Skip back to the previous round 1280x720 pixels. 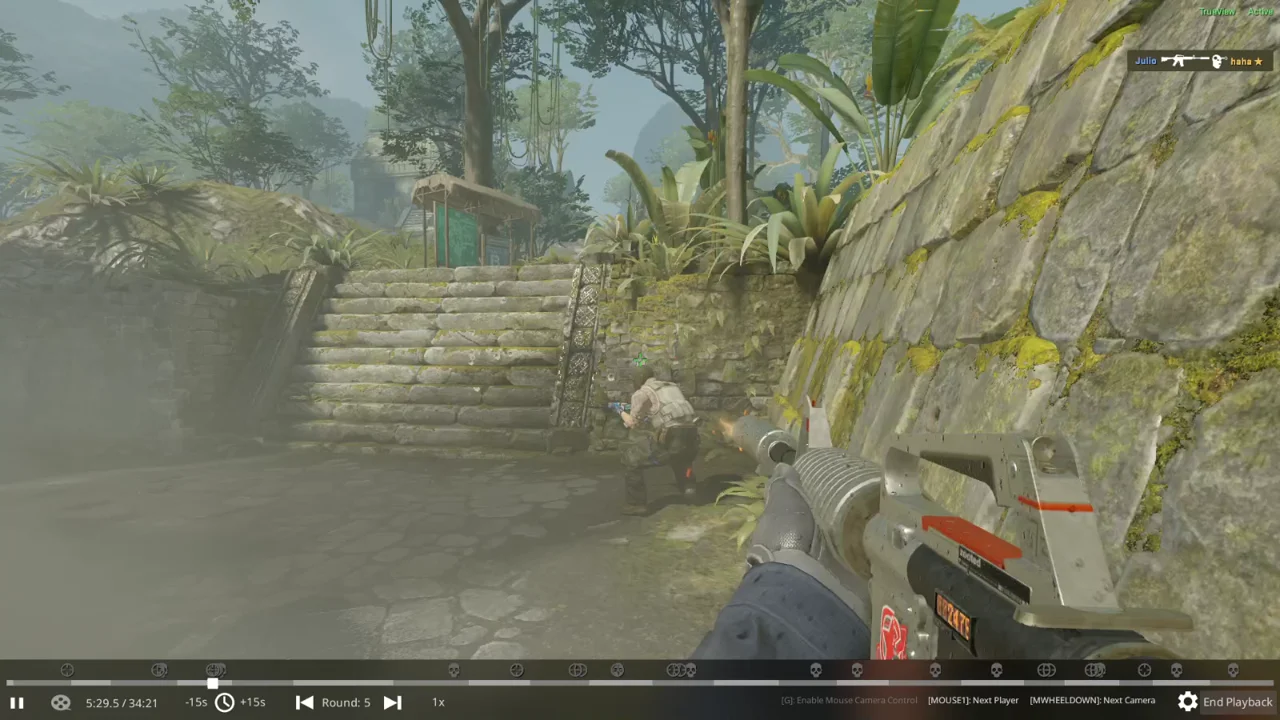pyautogui.click(x=304, y=702)
